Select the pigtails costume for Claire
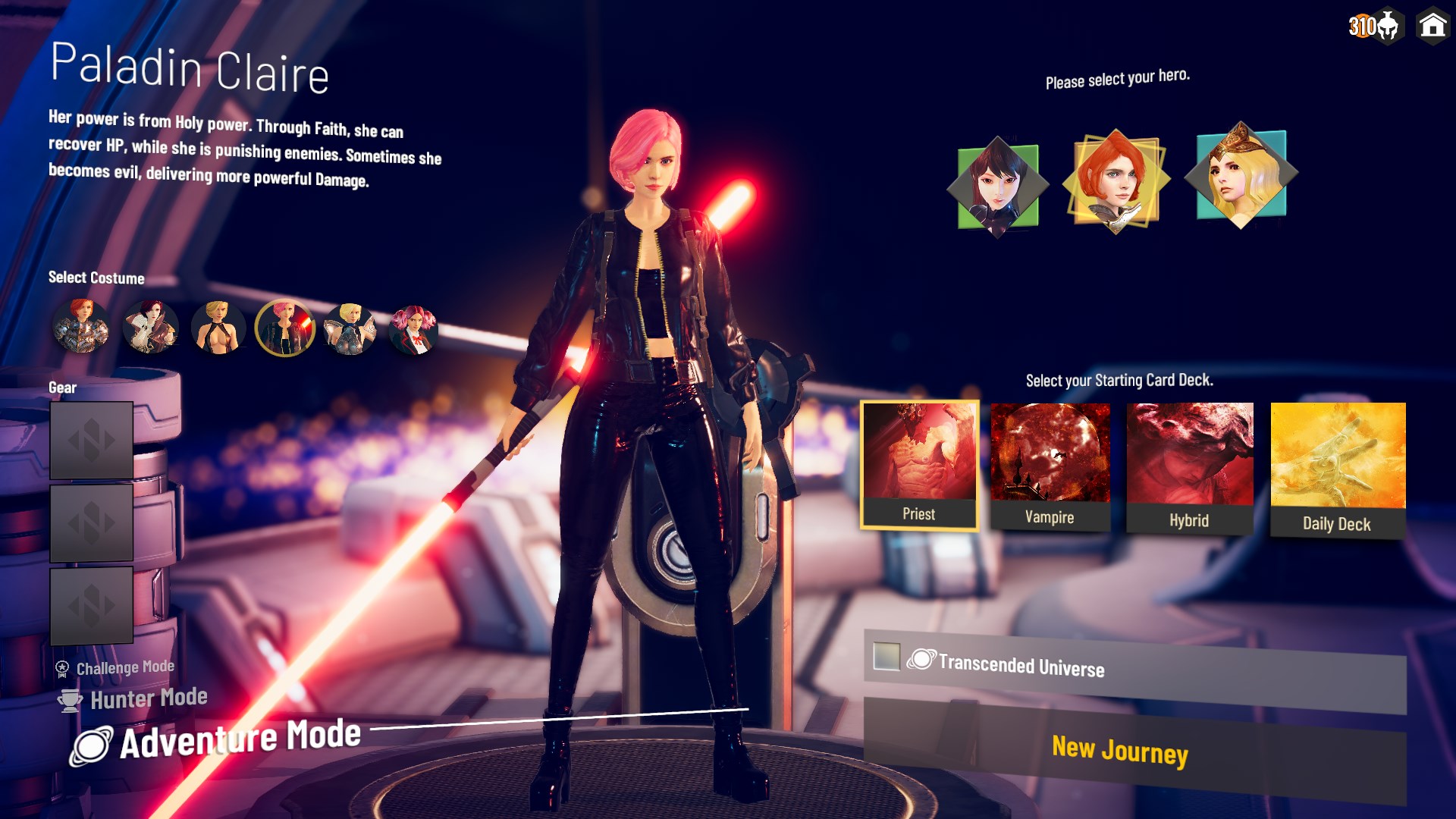This screenshot has width=1456, height=819. (x=414, y=329)
